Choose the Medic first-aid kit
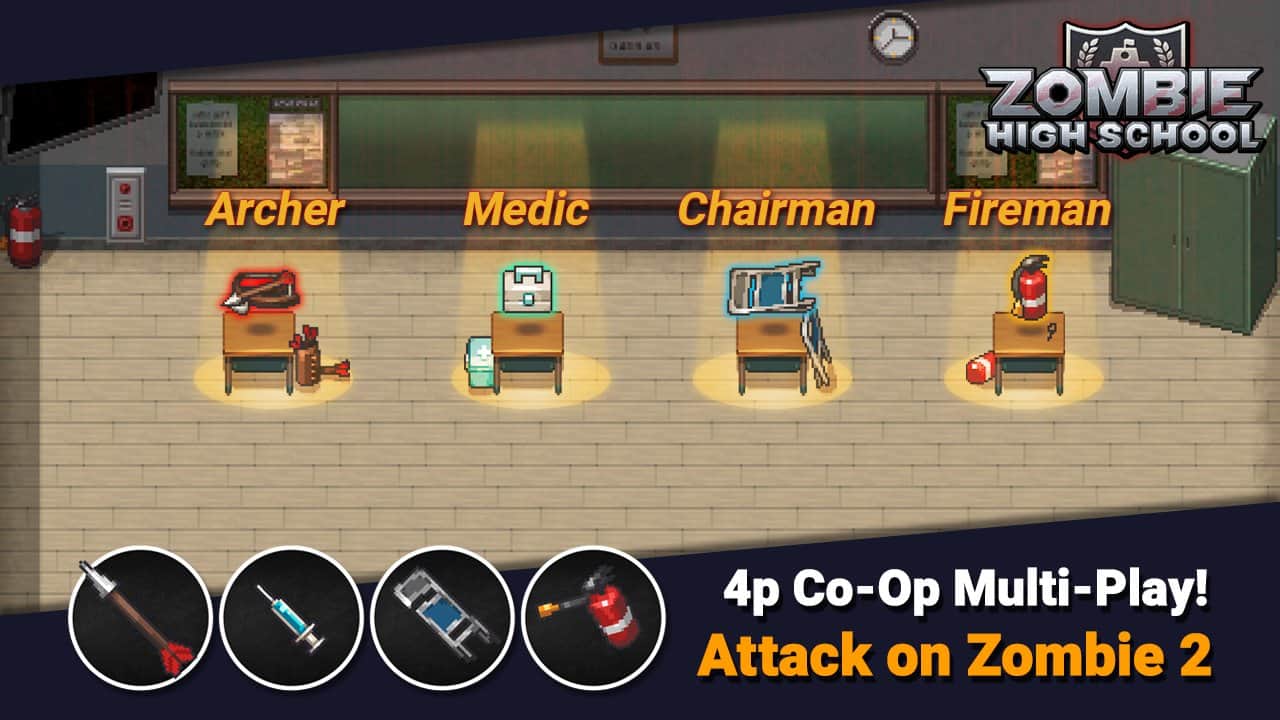The width and height of the screenshot is (1280, 720). tap(527, 289)
